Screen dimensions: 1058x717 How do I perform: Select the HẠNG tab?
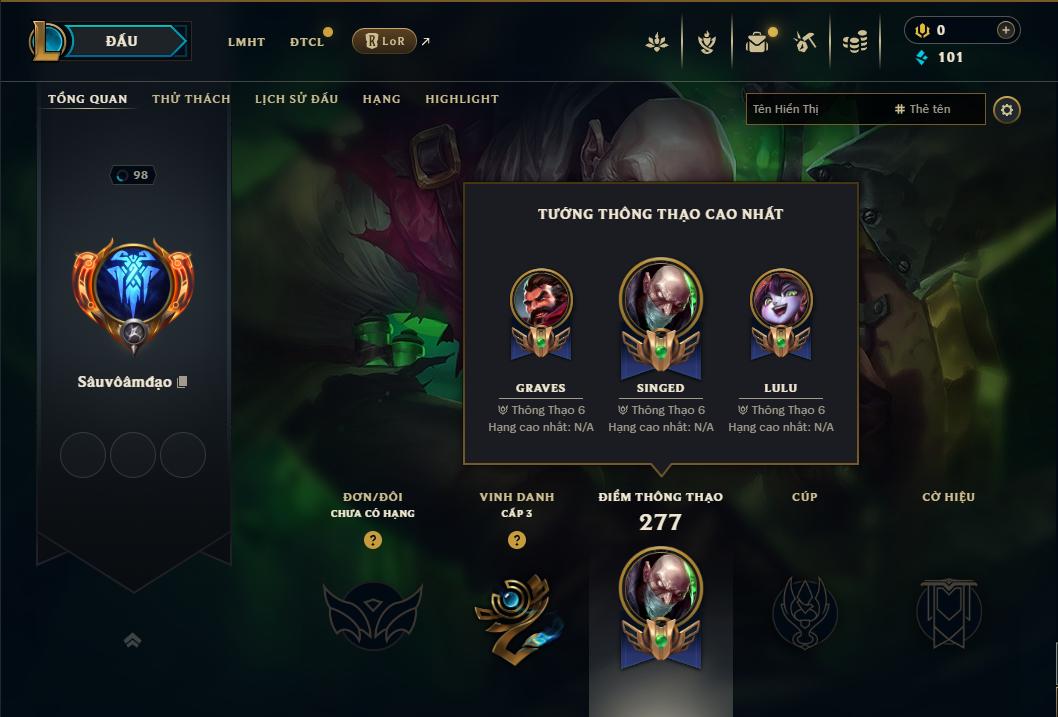(381, 99)
